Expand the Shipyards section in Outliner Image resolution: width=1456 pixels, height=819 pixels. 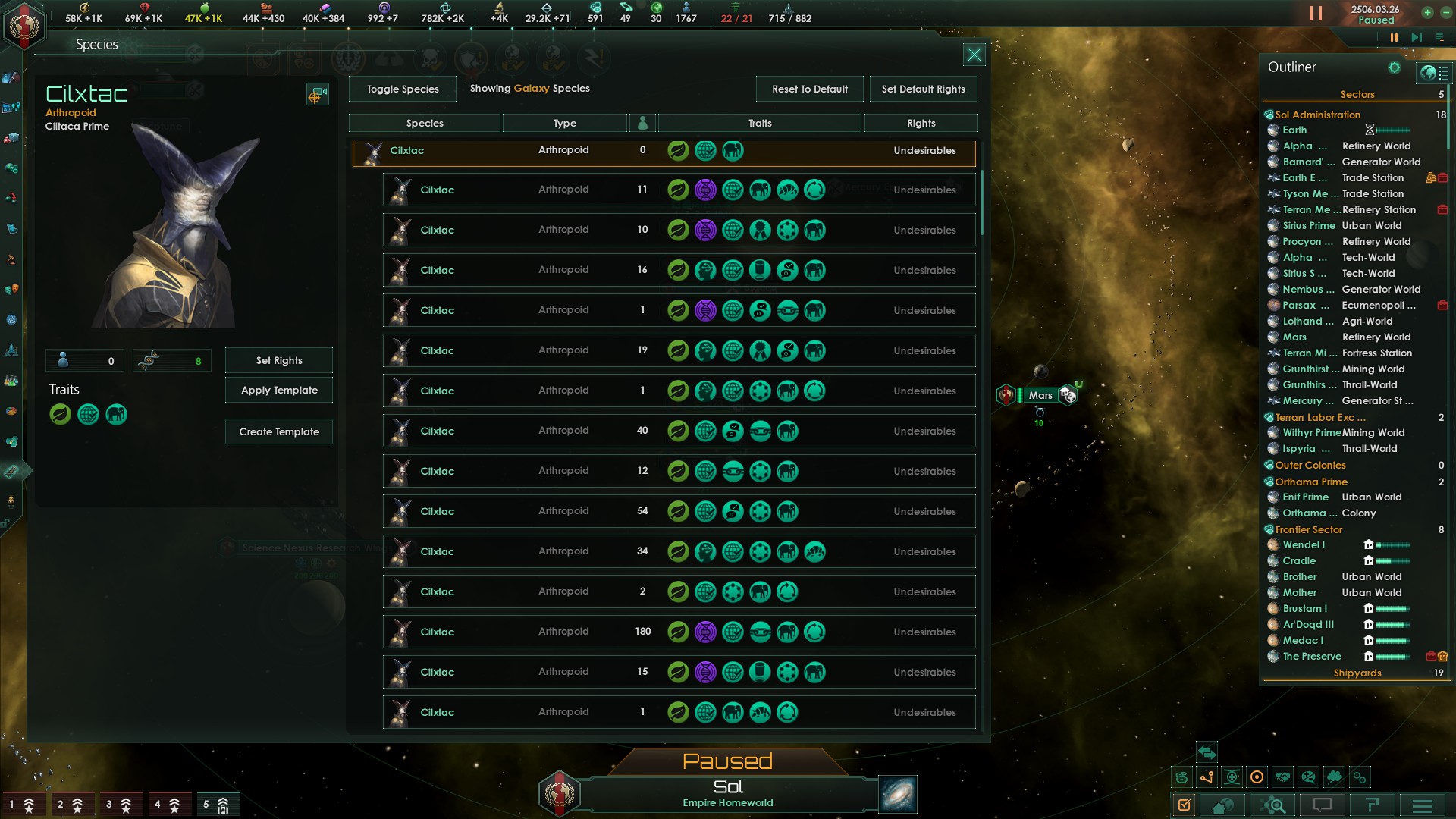click(1357, 673)
